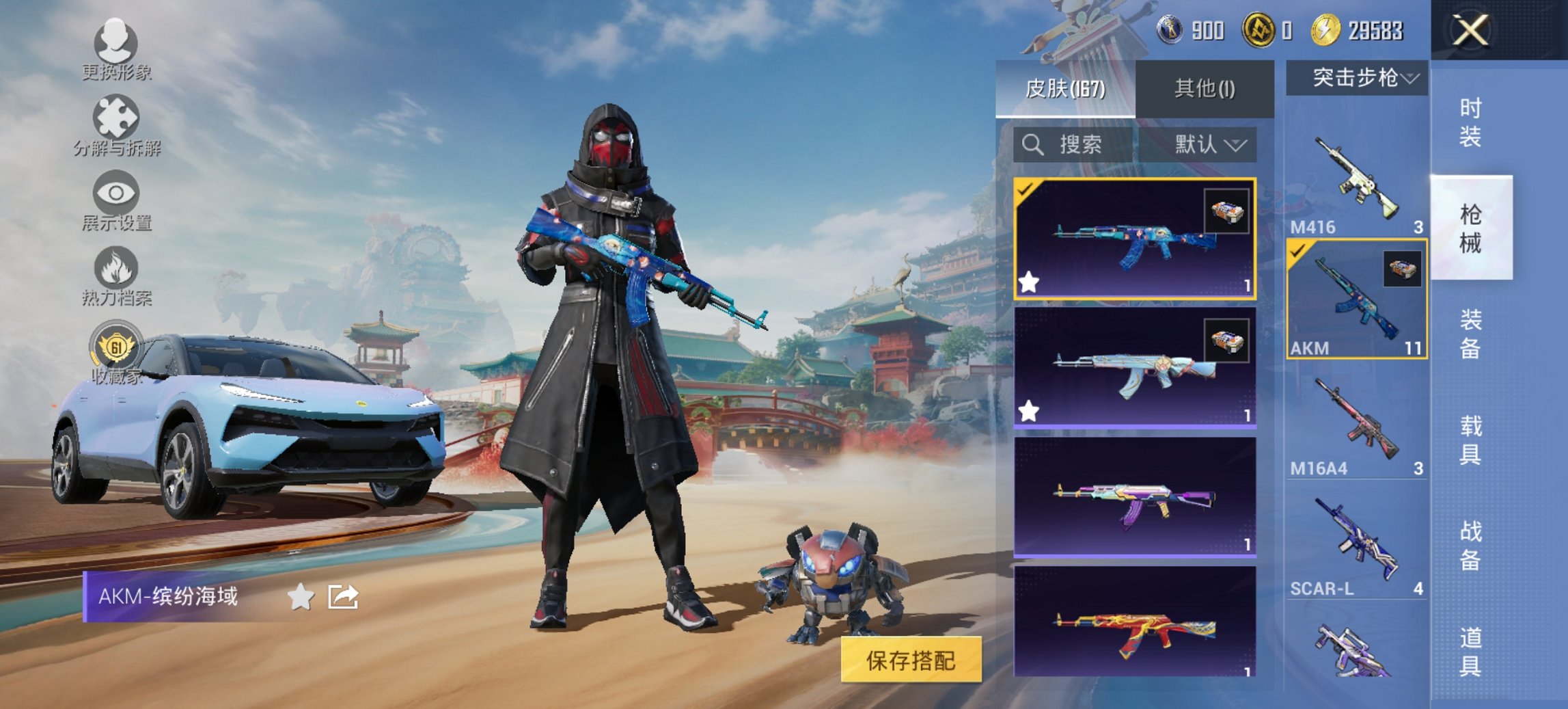Switch to the 其他(1) tab
Screen dimensions: 1568x709
tap(1204, 87)
